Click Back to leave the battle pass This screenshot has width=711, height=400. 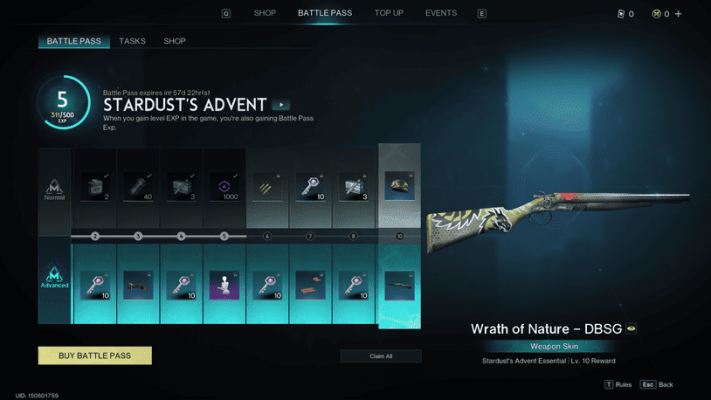(x=658, y=384)
